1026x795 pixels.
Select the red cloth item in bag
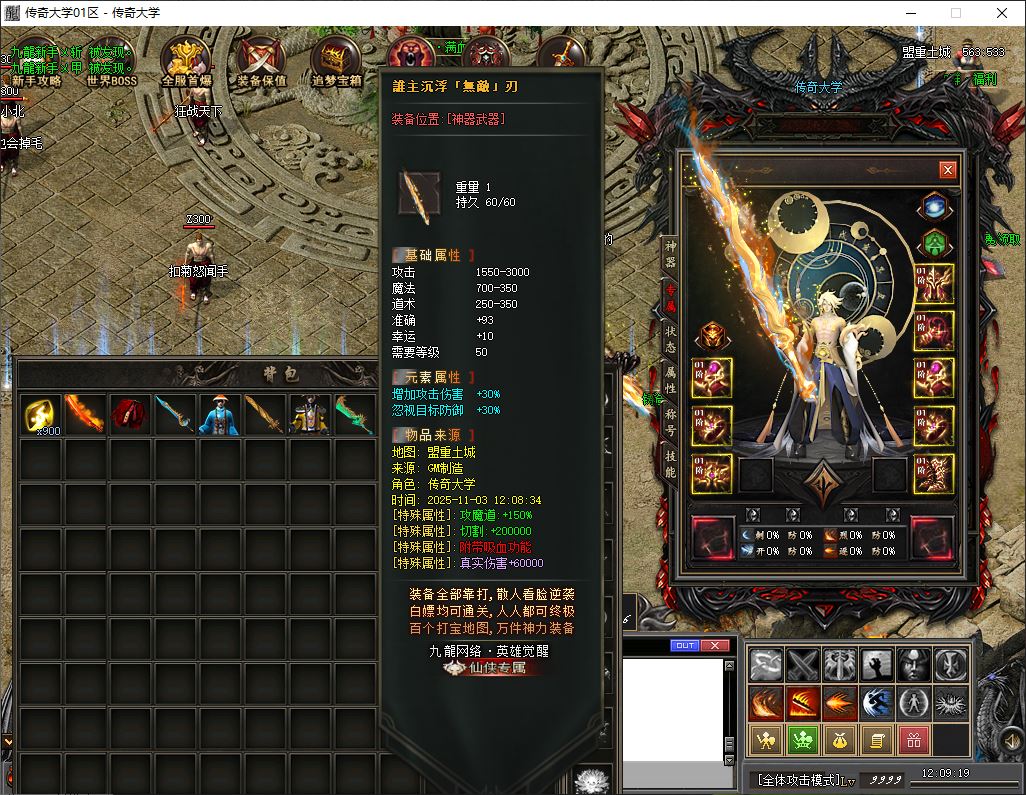130,414
